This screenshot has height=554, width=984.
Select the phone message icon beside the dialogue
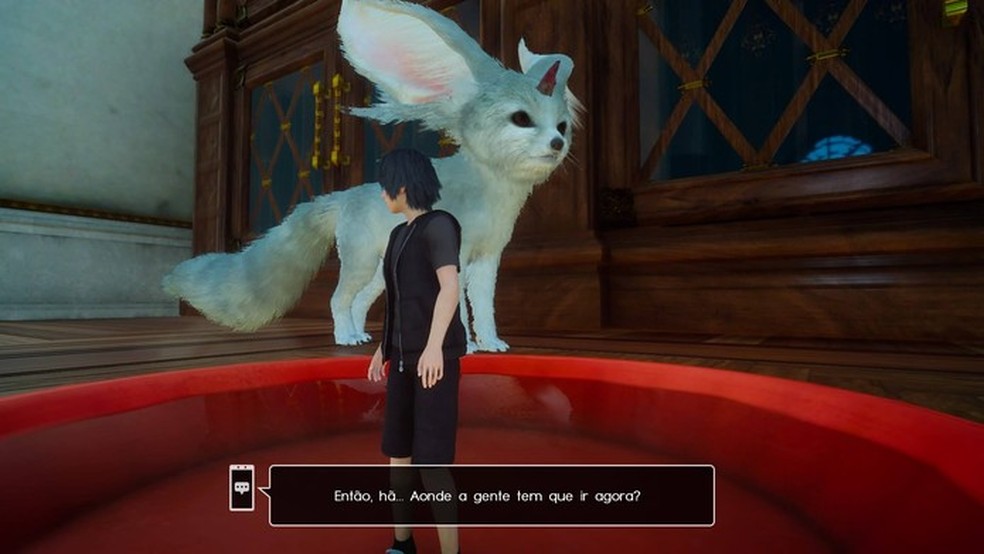[x=241, y=488]
